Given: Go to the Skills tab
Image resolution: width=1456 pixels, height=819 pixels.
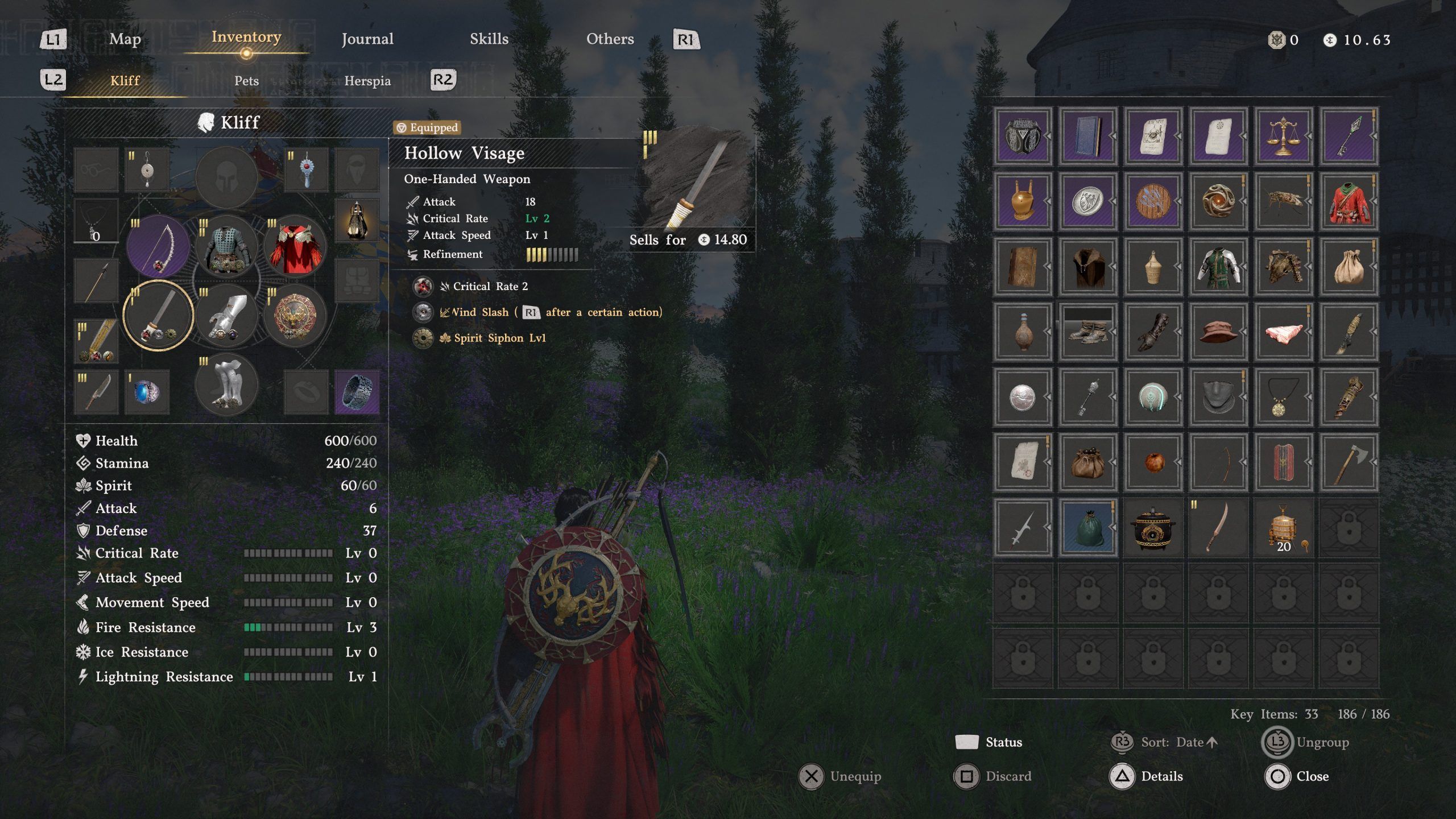Looking at the screenshot, I should [x=489, y=39].
